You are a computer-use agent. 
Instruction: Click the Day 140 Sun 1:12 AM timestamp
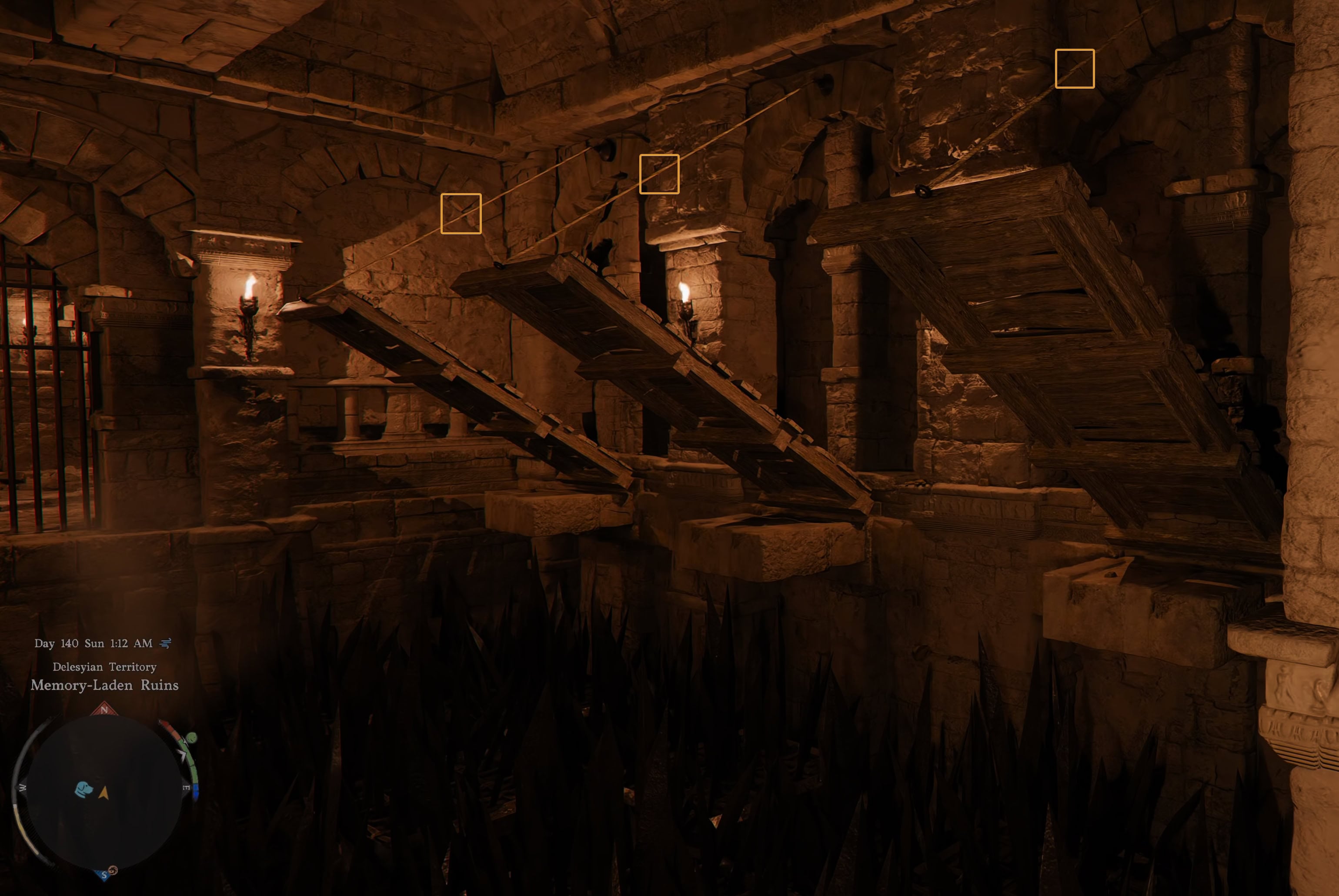(93, 642)
